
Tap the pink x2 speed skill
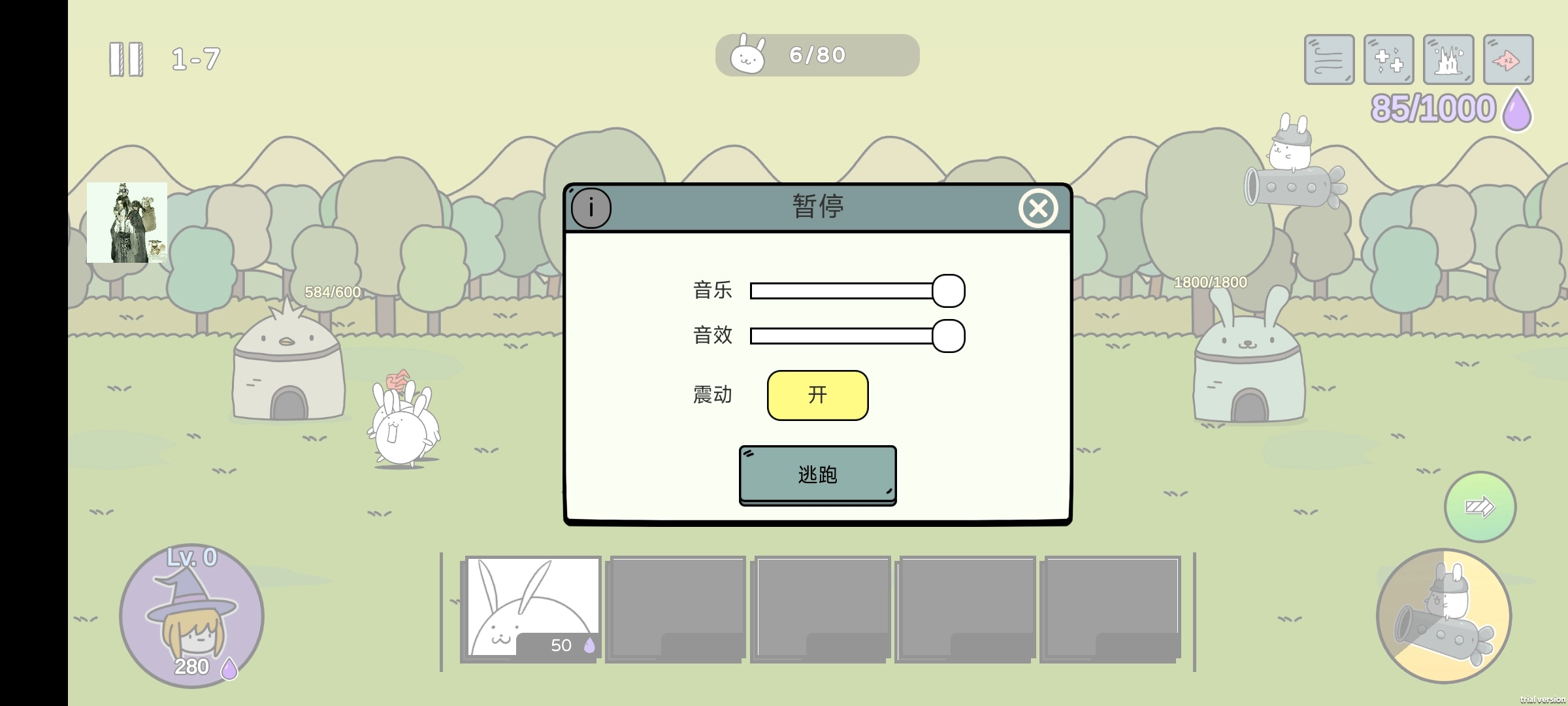tap(1508, 59)
